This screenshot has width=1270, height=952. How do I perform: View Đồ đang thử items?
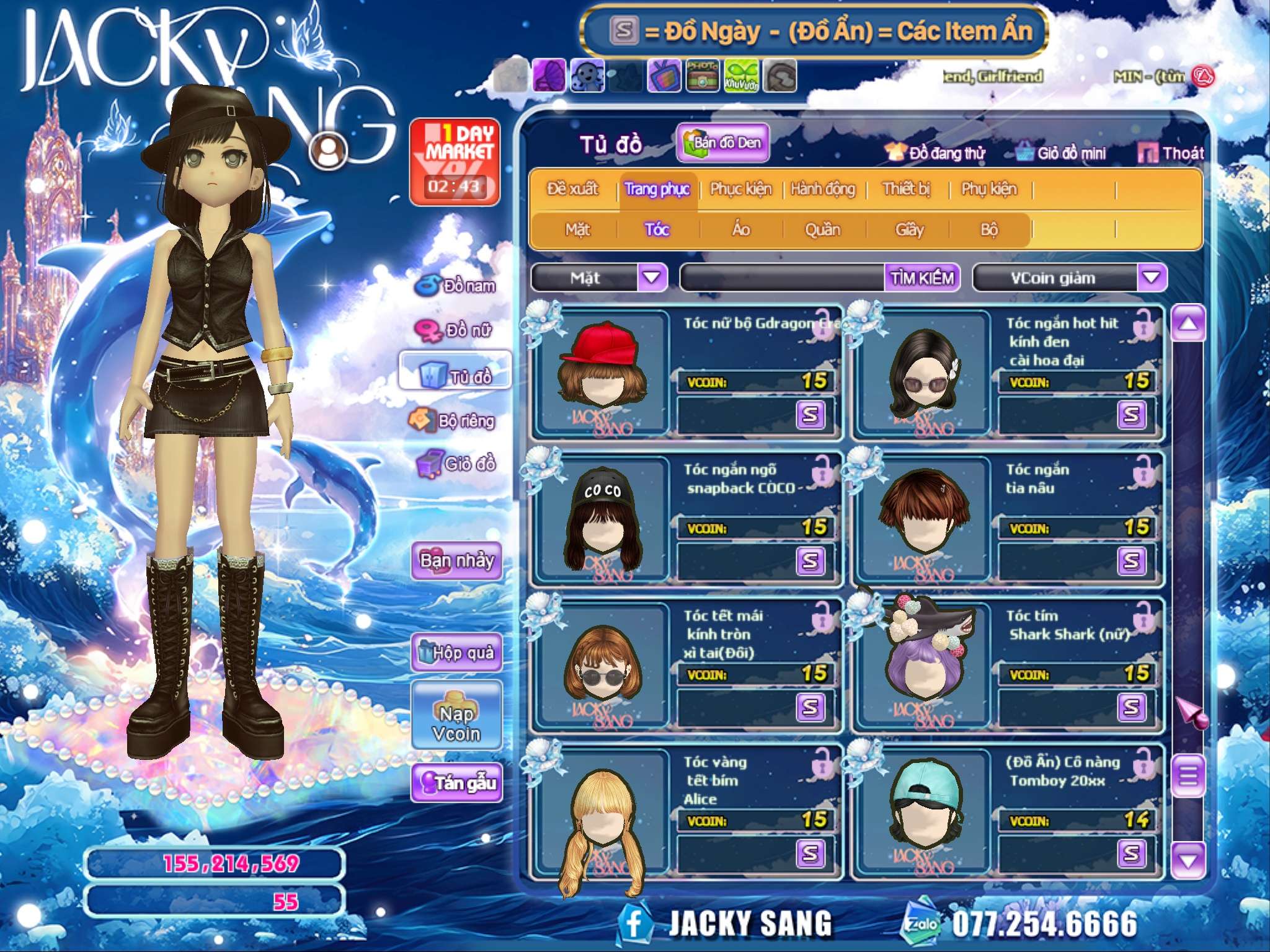[936, 153]
